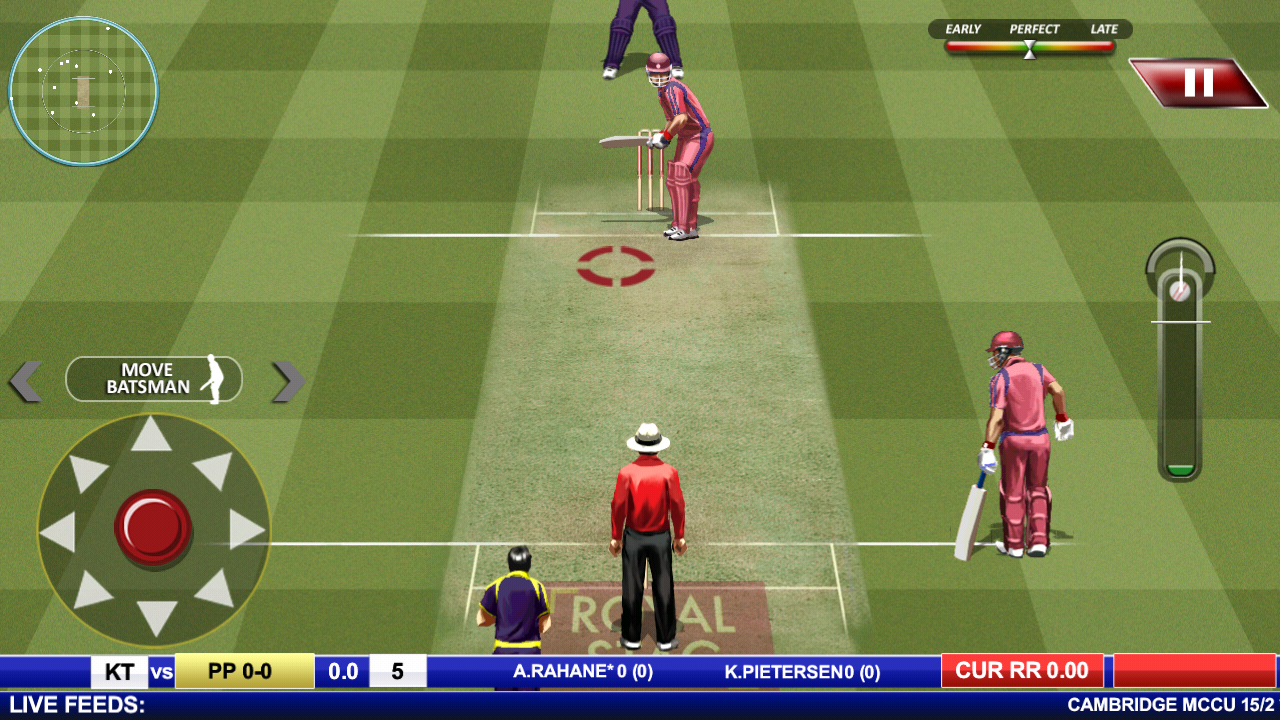Expand batsman options with the left chevron

[25, 379]
